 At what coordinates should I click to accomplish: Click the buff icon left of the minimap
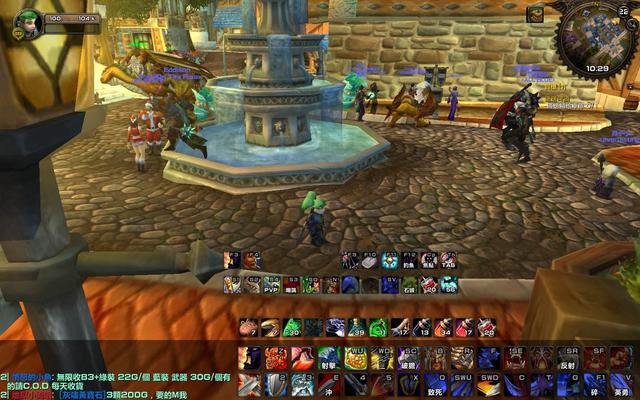tap(536, 14)
